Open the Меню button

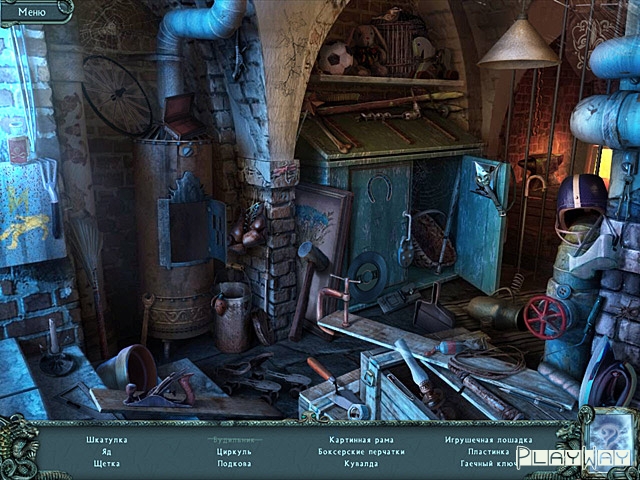pos(32,10)
